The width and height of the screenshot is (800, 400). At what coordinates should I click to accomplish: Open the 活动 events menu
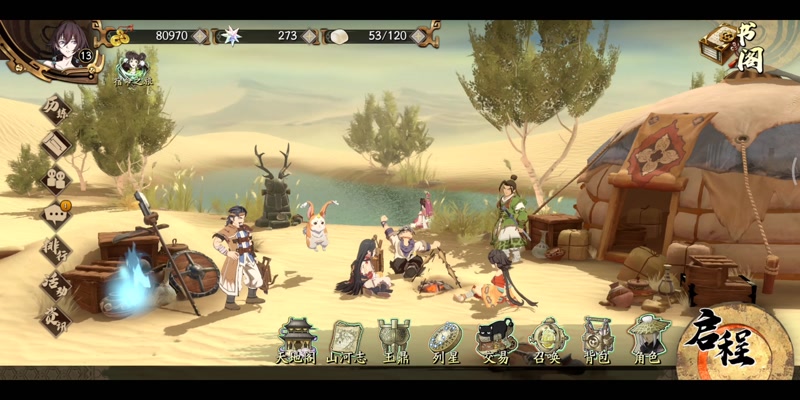point(55,283)
